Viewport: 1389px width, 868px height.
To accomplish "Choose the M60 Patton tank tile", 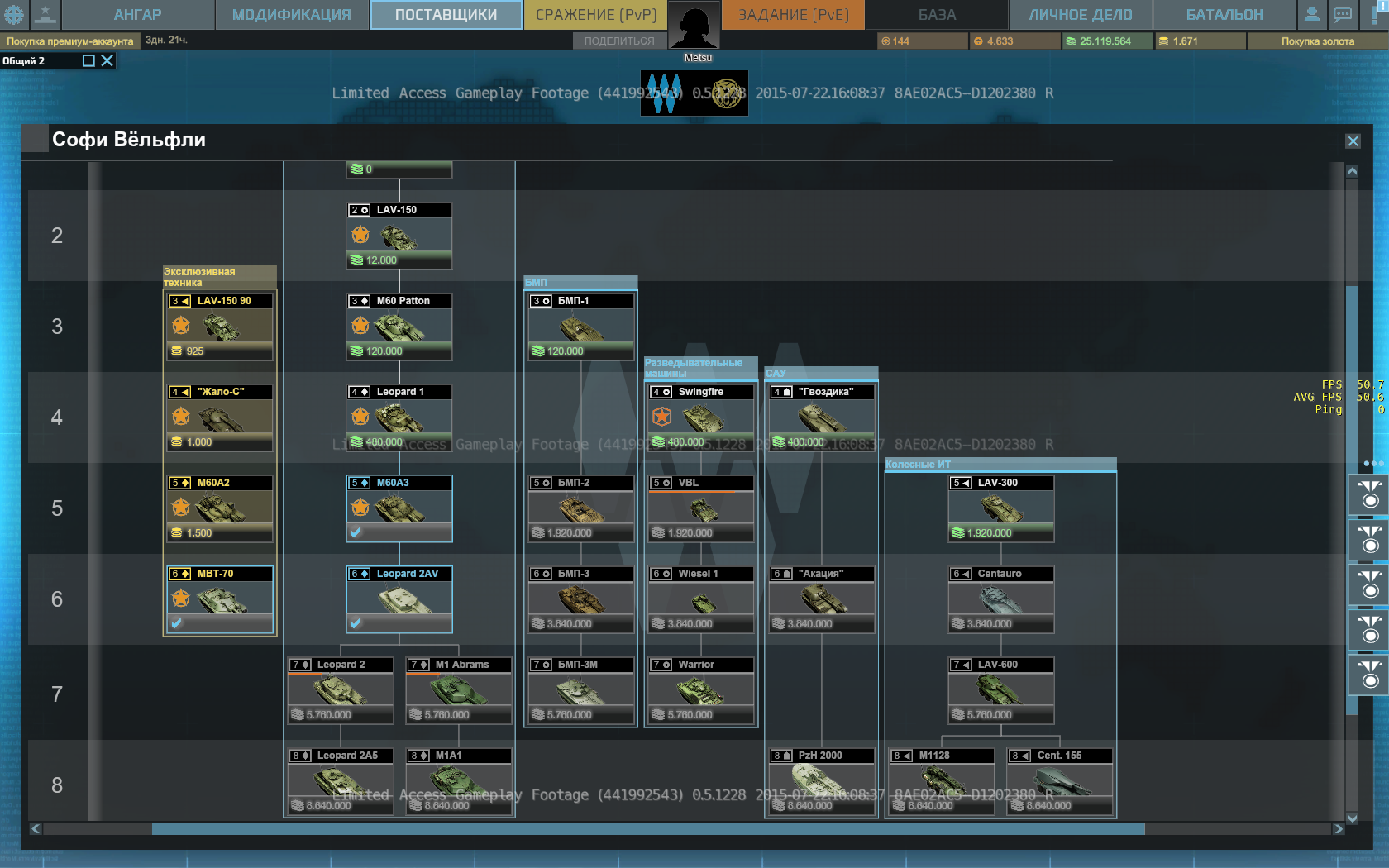I will (399, 327).
